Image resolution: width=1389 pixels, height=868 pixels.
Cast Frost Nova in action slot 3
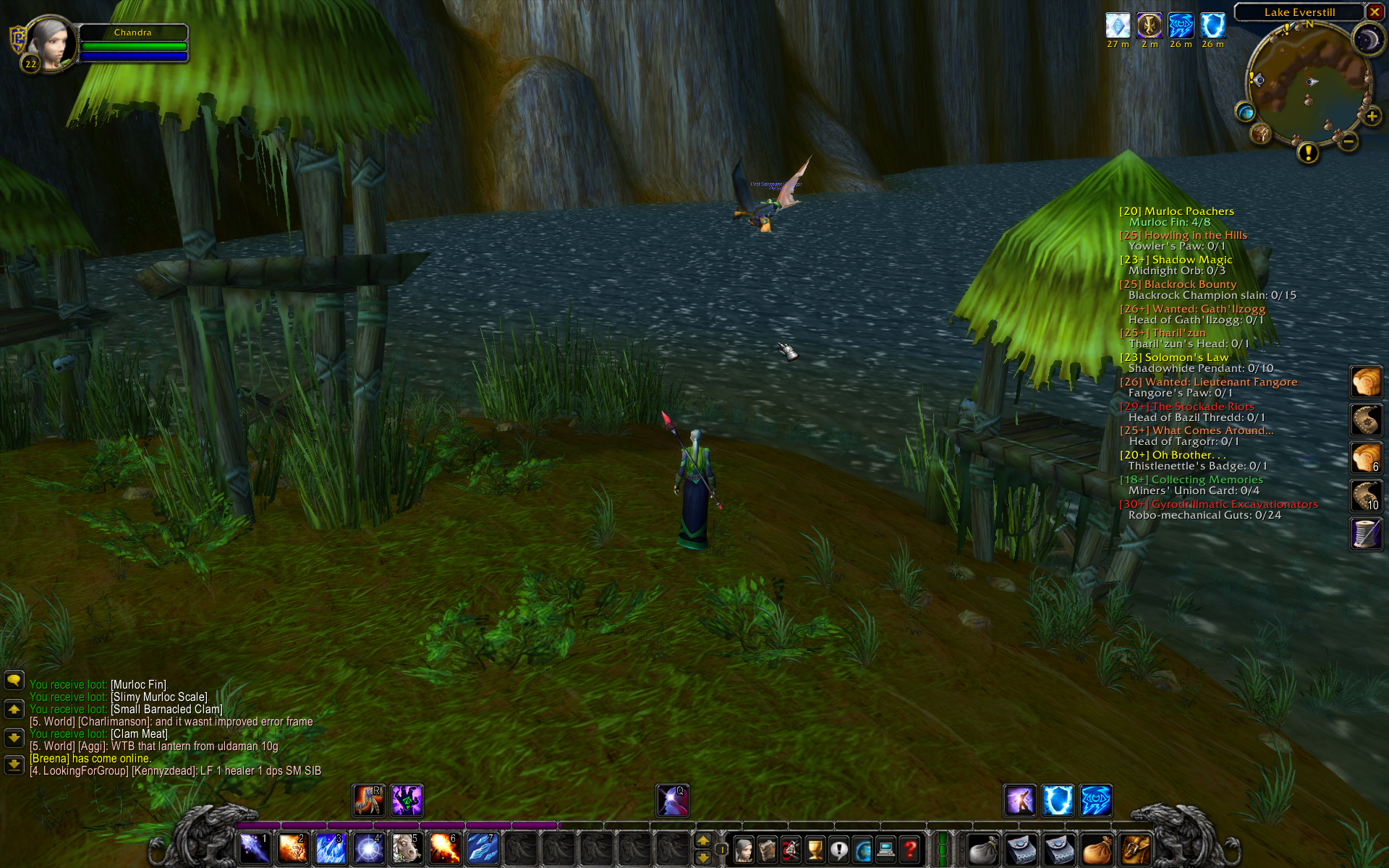click(331, 848)
